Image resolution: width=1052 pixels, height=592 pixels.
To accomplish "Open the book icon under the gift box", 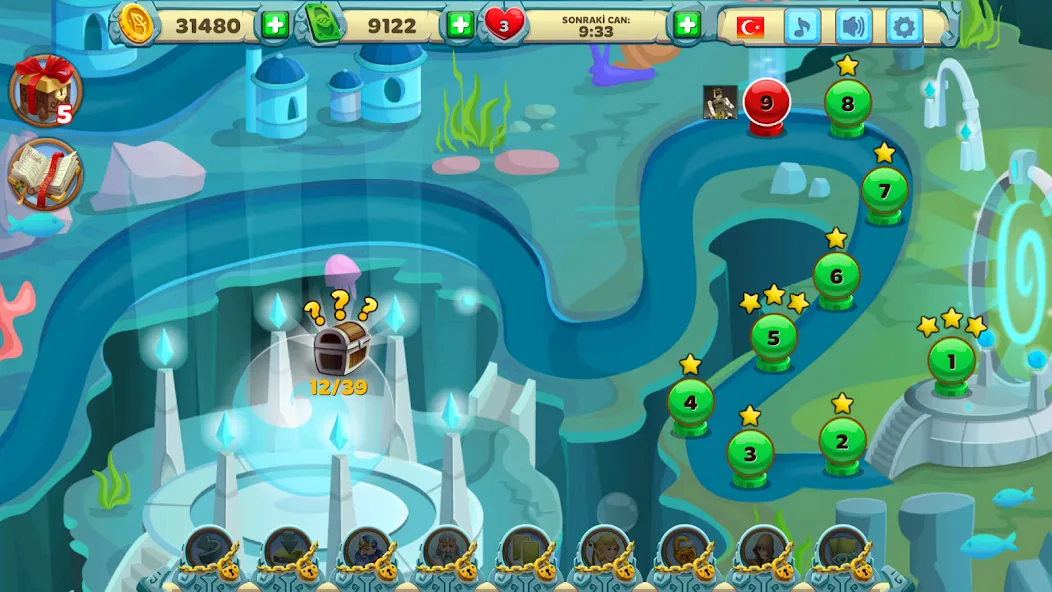I will (x=44, y=174).
